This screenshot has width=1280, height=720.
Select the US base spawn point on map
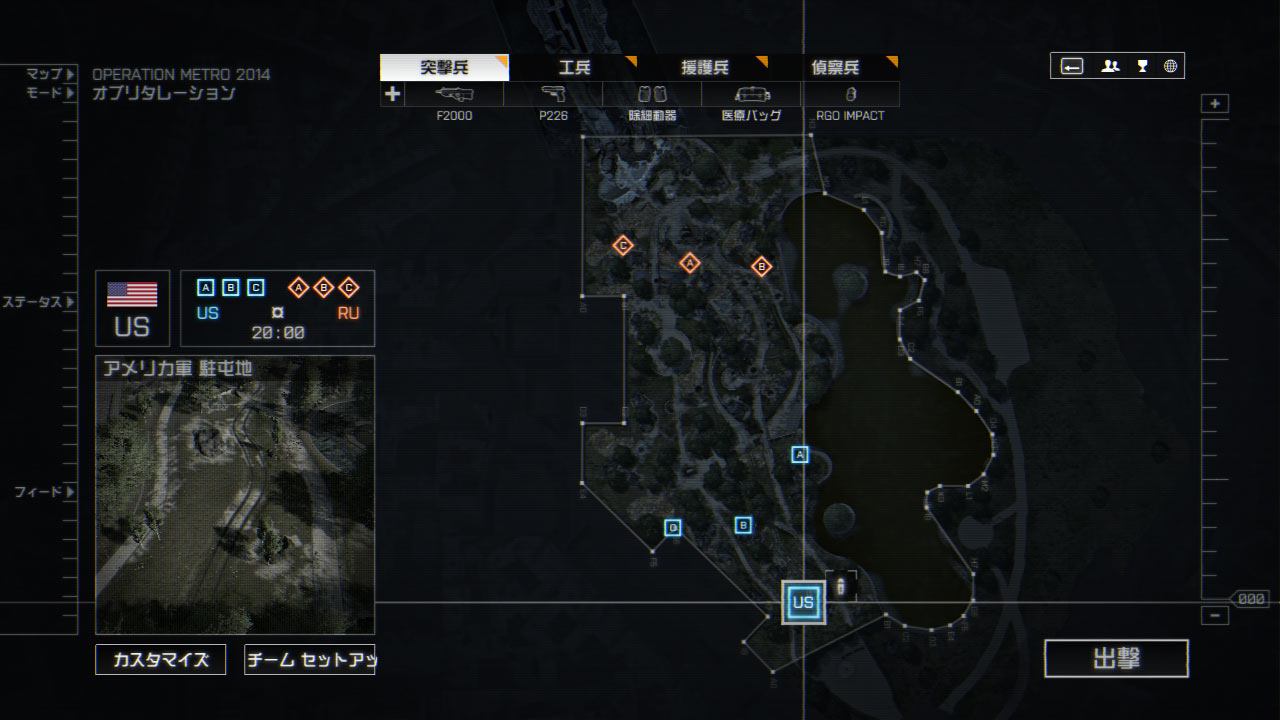[803, 602]
